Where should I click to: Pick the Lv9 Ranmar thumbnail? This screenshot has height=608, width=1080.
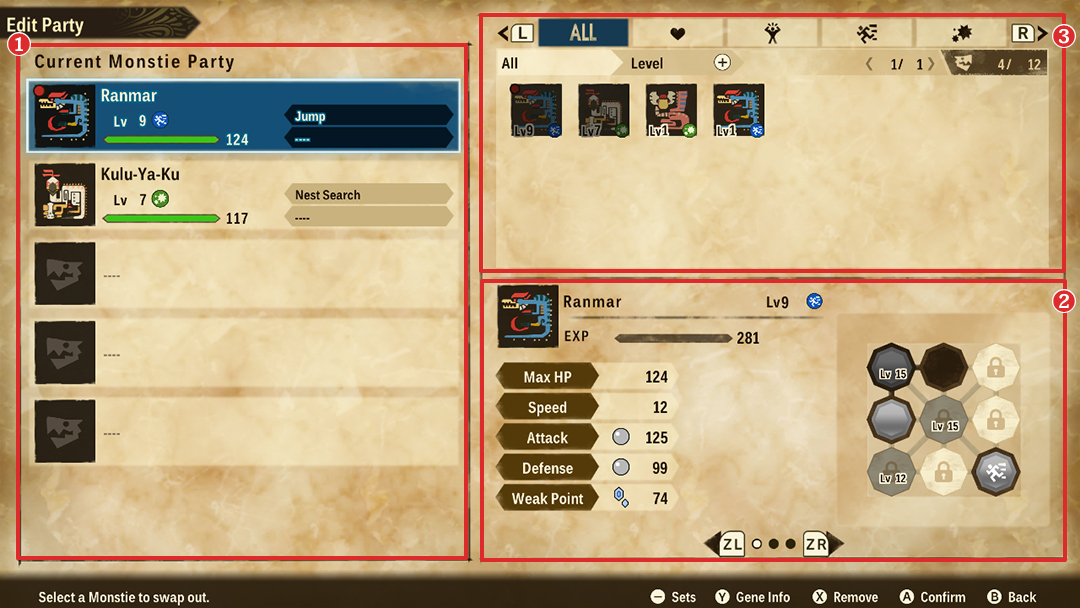click(536, 110)
